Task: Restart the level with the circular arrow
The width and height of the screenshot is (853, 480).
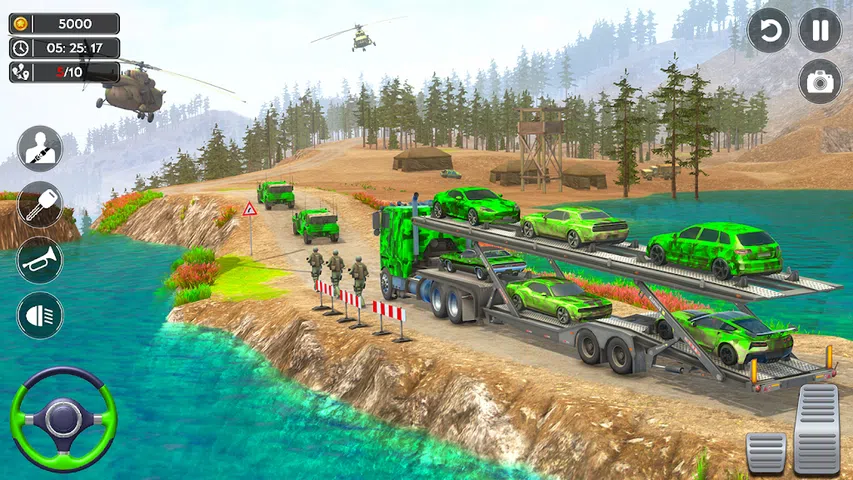Action: click(x=769, y=30)
